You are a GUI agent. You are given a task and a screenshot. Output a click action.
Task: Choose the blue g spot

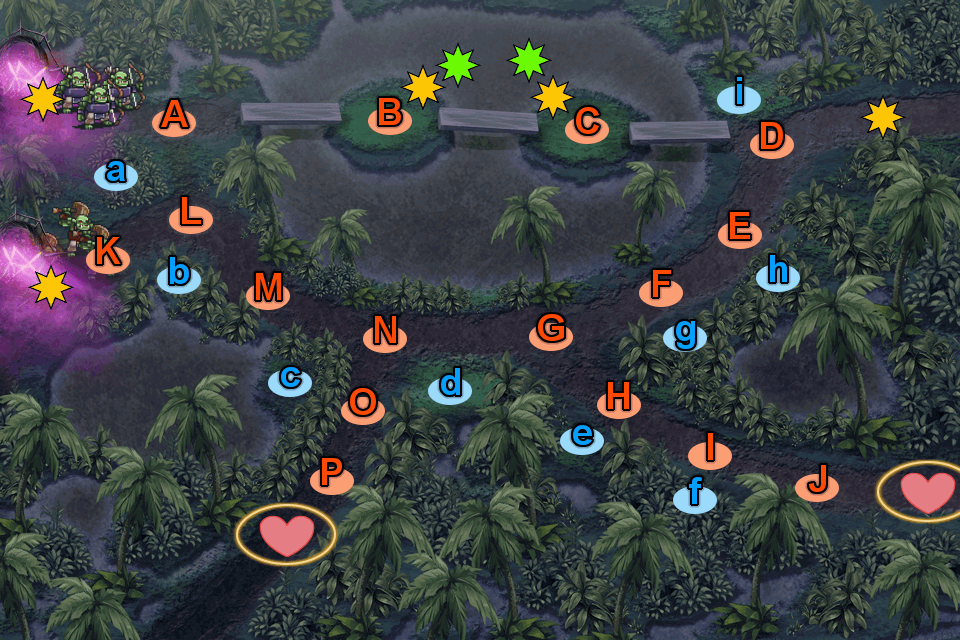685,334
